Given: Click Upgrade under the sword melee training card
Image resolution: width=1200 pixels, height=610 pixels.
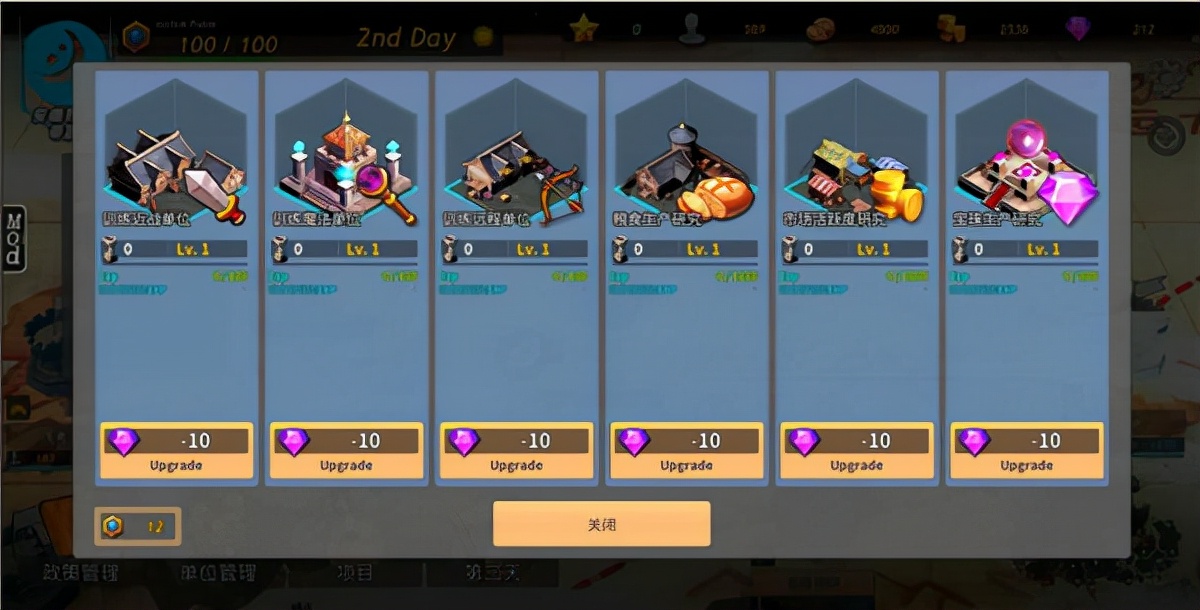Looking at the screenshot, I should click(x=176, y=451).
